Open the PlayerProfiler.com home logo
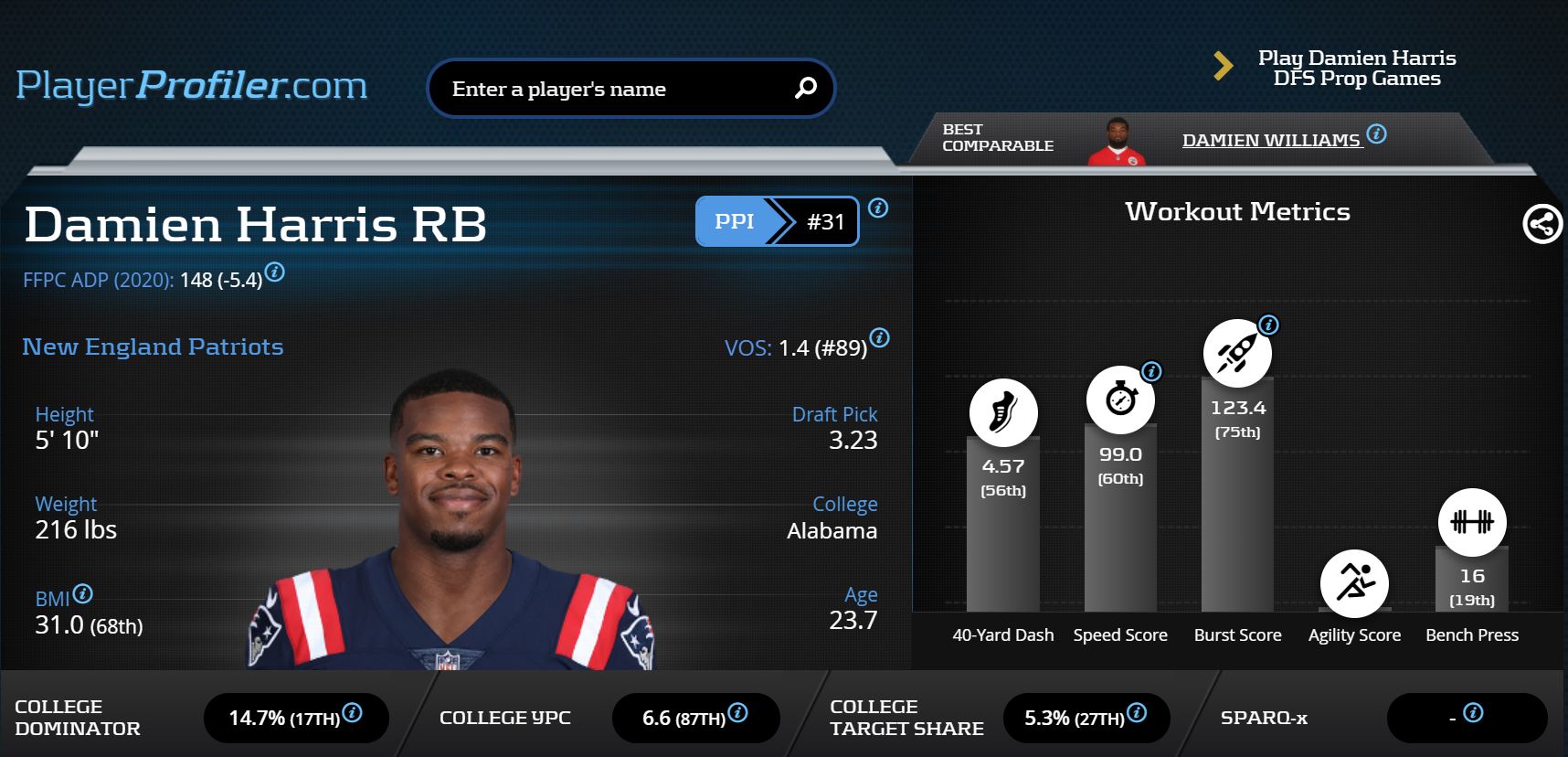Viewport: 1568px width, 757px height. pos(192,86)
